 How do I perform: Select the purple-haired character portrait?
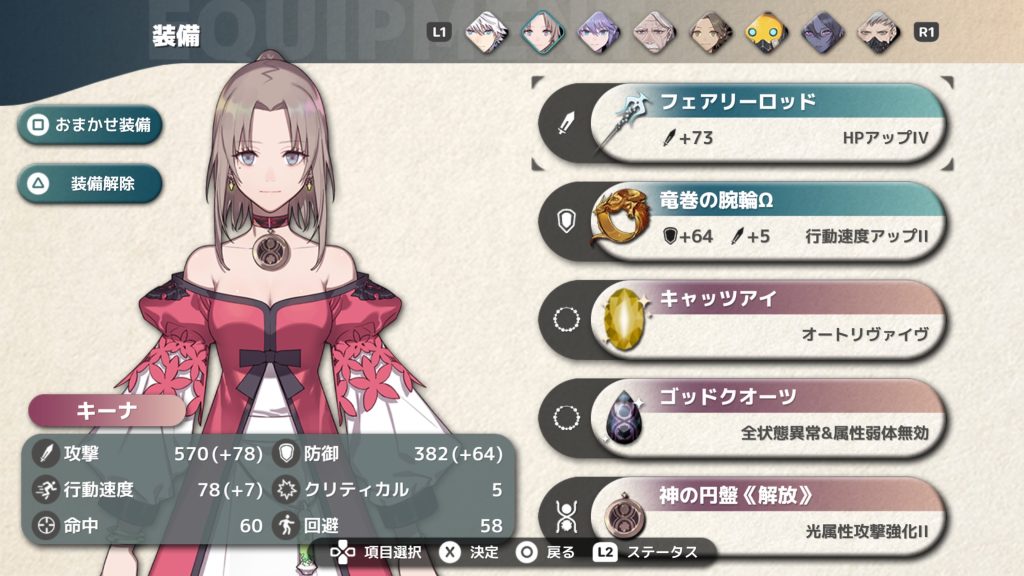pos(595,31)
